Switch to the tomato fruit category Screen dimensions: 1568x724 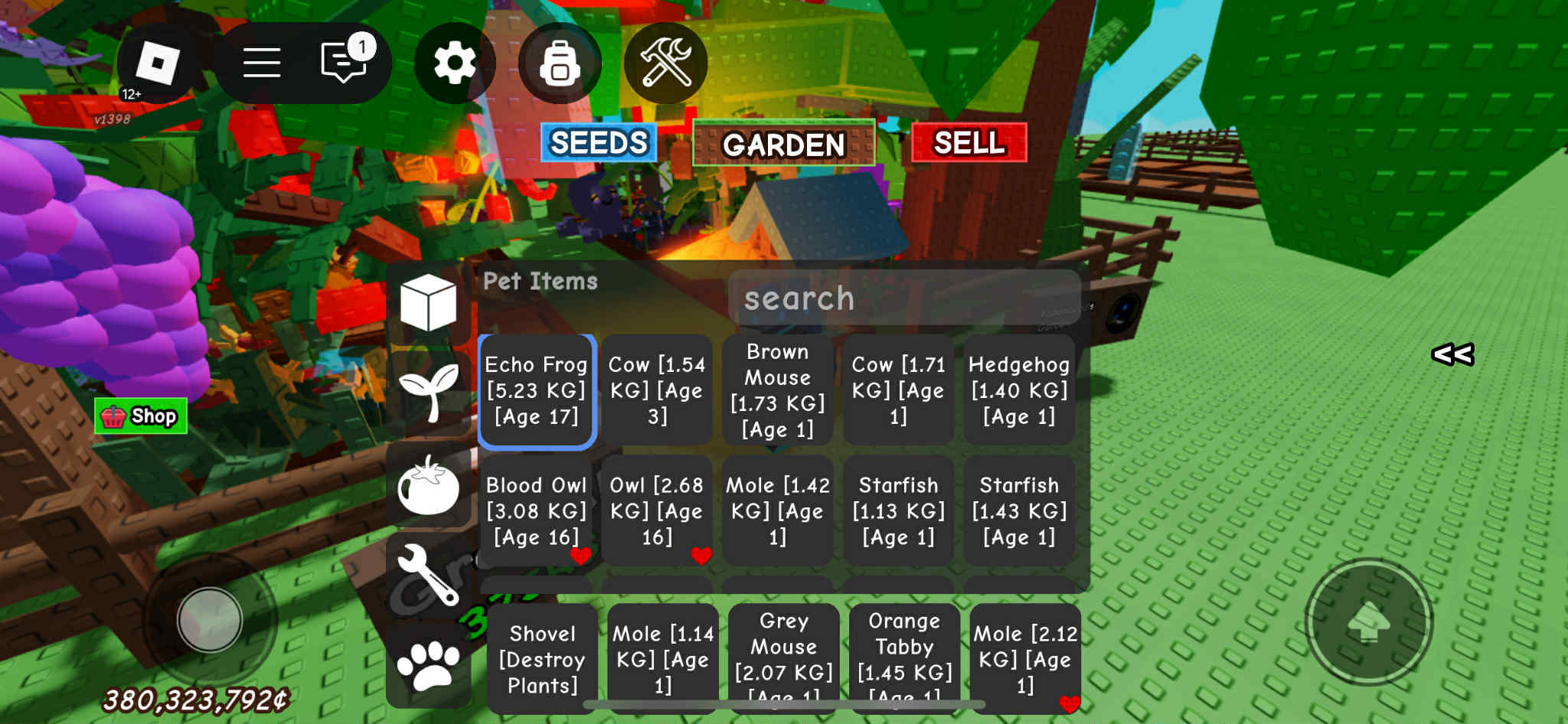[428, 487]
